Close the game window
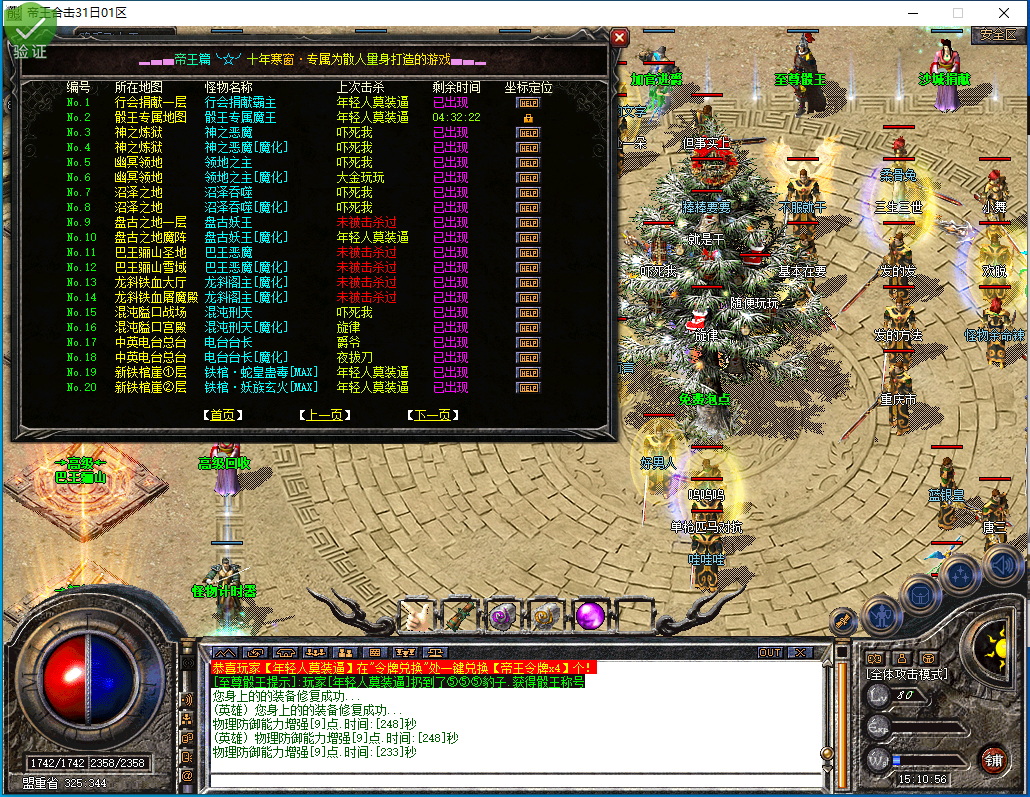This screenshot has width=1030, height=797. click(x=1003, y=13)
